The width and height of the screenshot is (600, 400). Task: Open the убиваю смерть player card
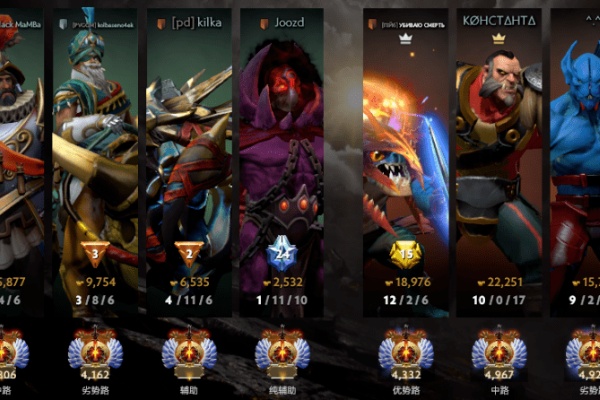[x=405, y=150]
